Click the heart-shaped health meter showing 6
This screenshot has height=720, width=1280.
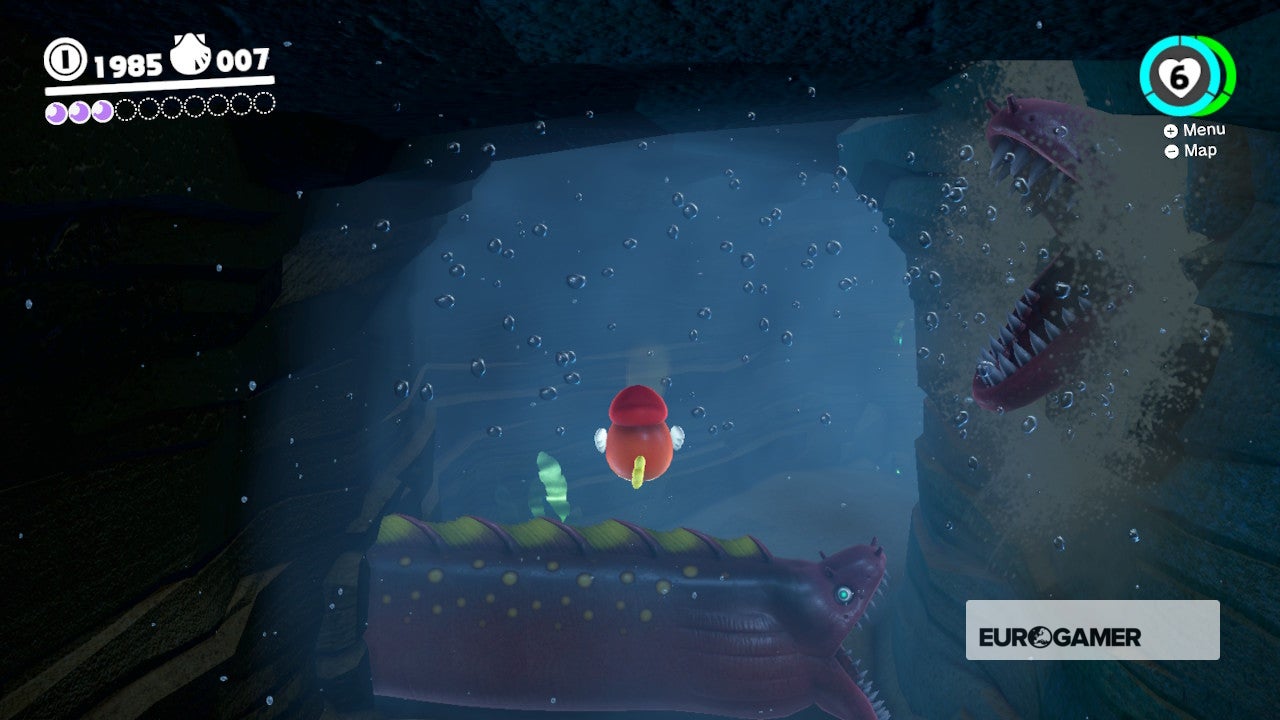click(1181, 77)
